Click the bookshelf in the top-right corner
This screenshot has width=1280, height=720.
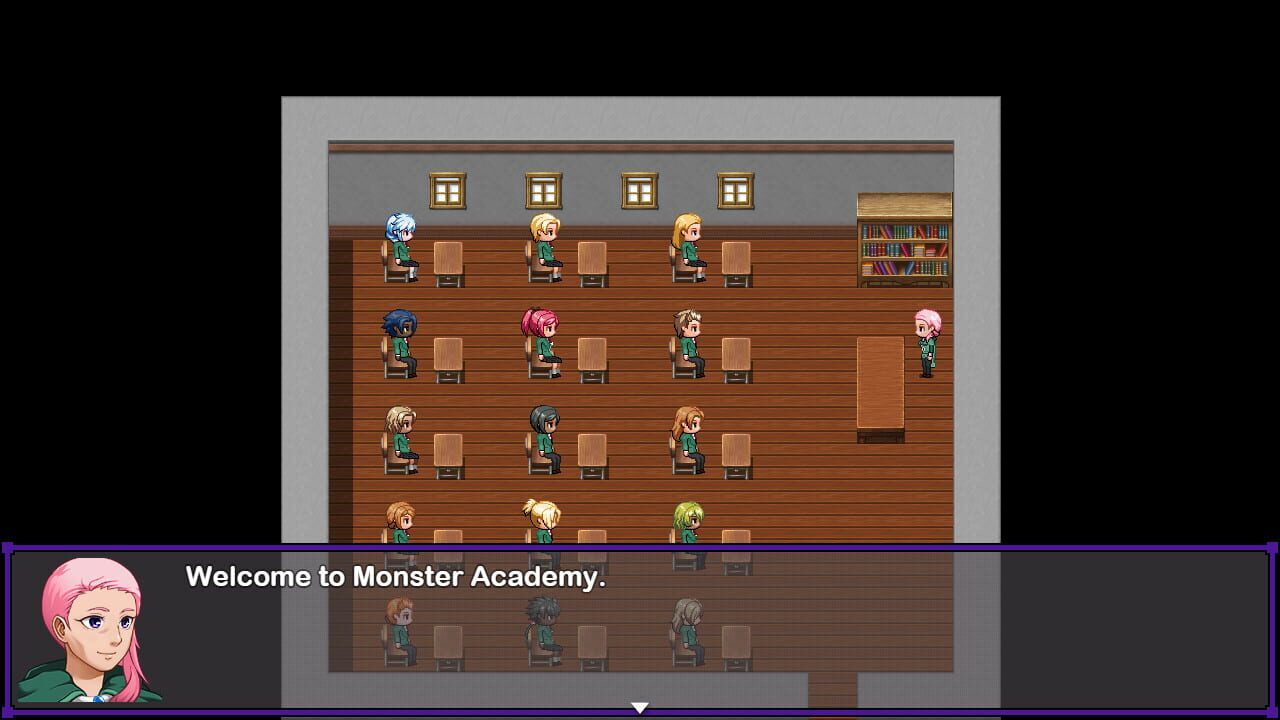tap(905, 240)
